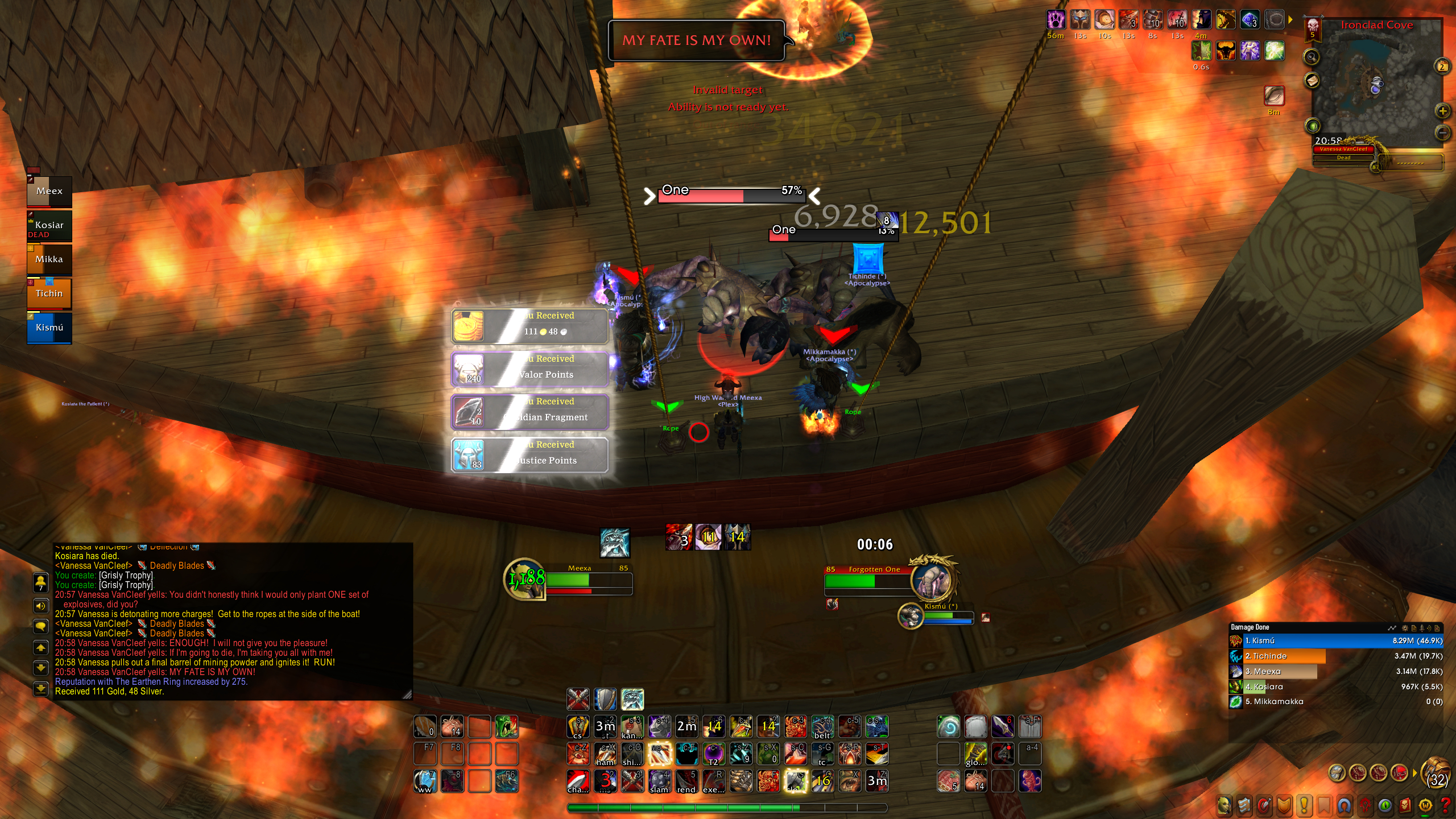Target Kismú in the party frames
The image size is (1456, 819).
coord(49,328)
